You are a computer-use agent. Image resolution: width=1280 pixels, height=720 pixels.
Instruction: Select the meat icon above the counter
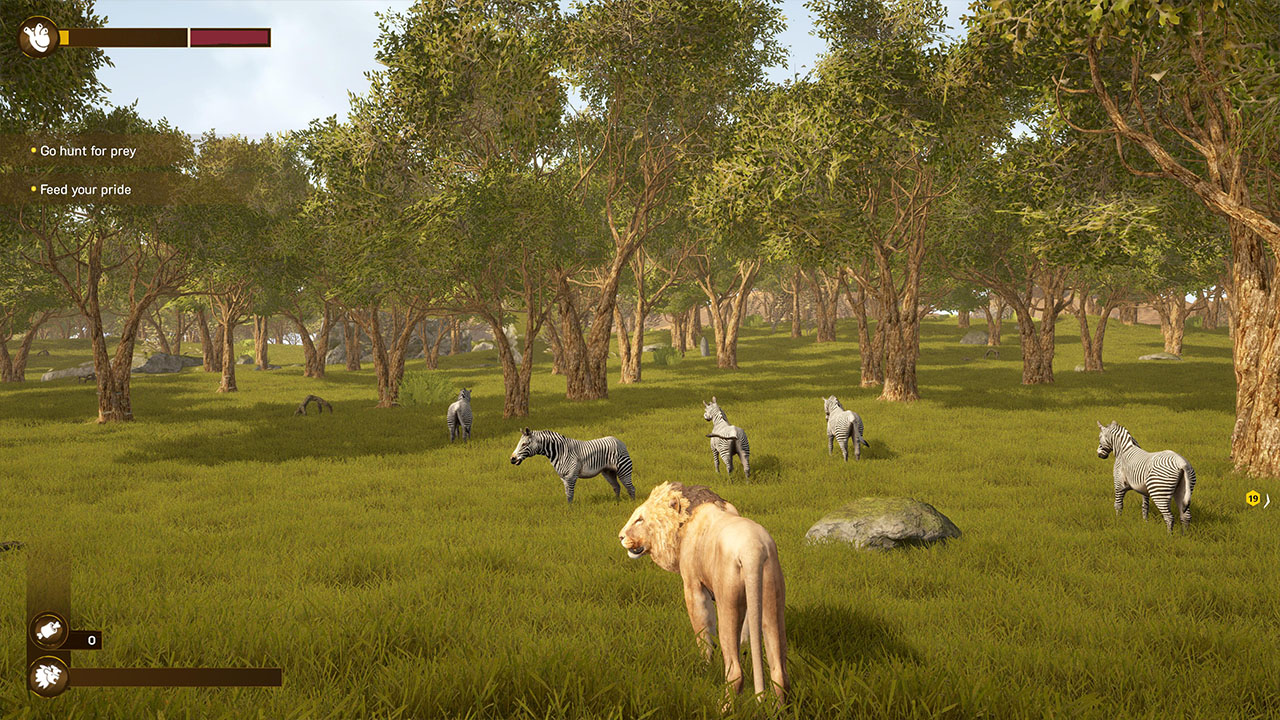tap(48, 632)
